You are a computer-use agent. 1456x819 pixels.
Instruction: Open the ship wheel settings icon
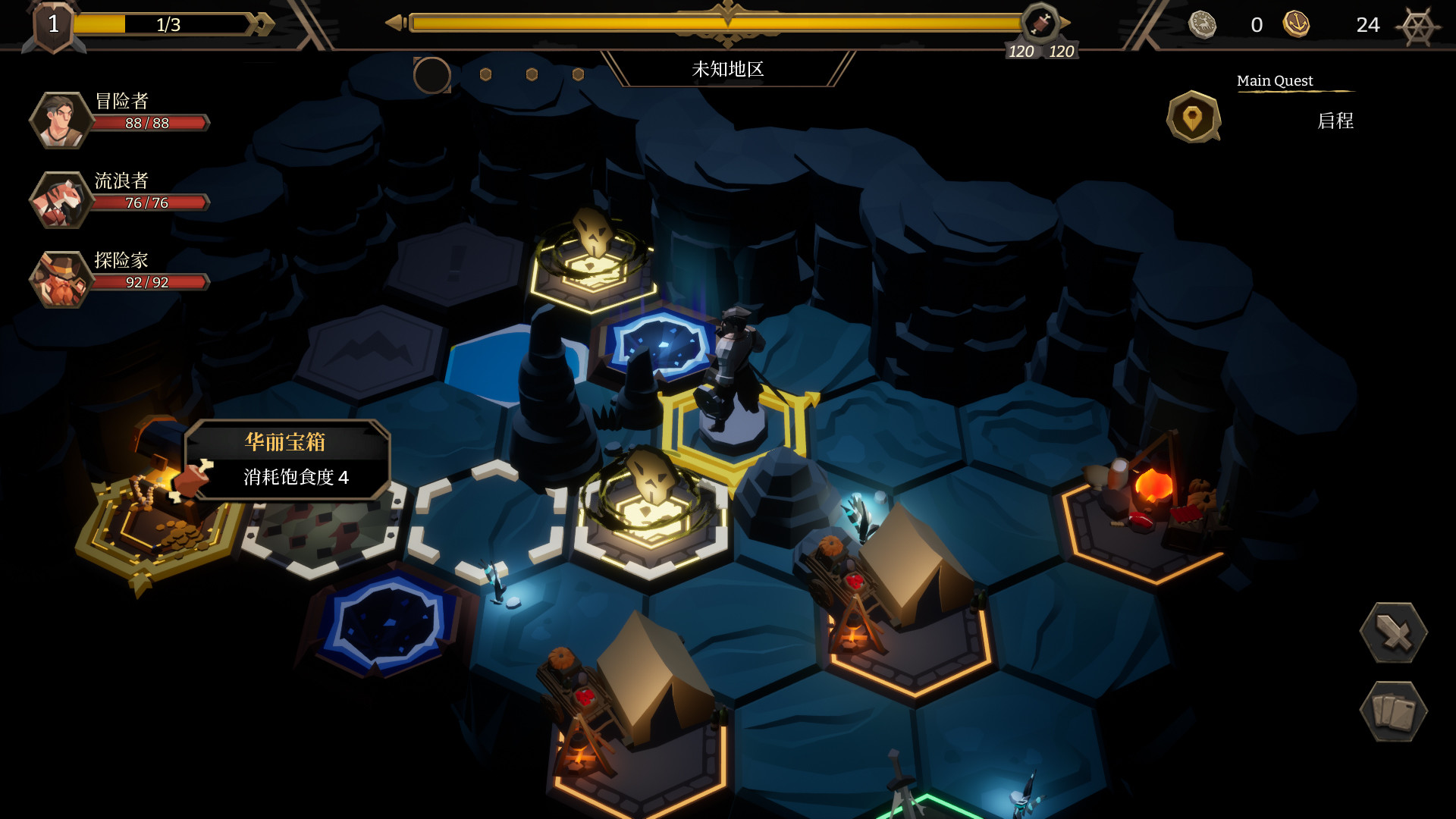(1417, 27)
